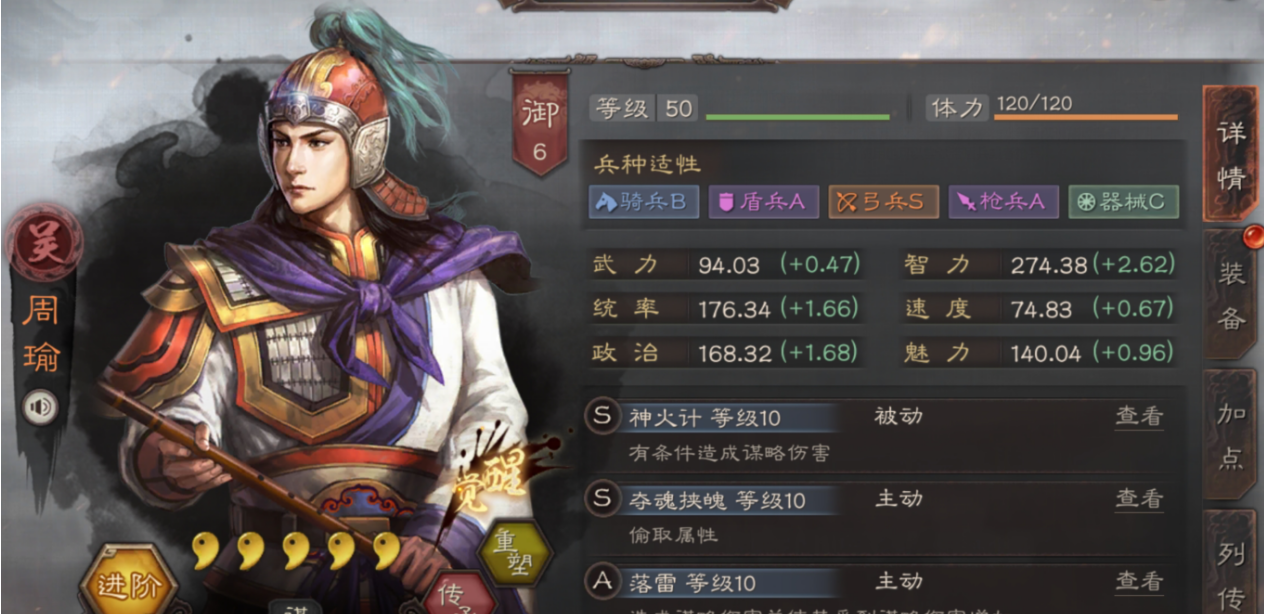Click the 传 inherit button
The image size is (1264, 614).
456,593
